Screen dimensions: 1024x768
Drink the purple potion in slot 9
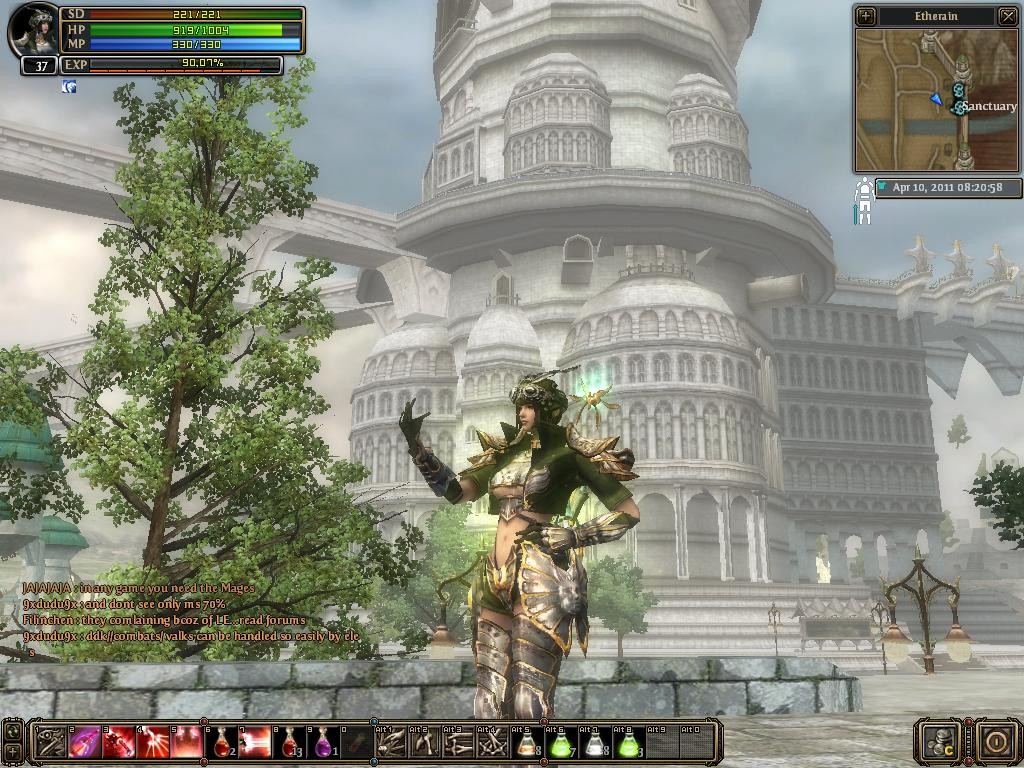pyautogui.click(x=324, y=742)
